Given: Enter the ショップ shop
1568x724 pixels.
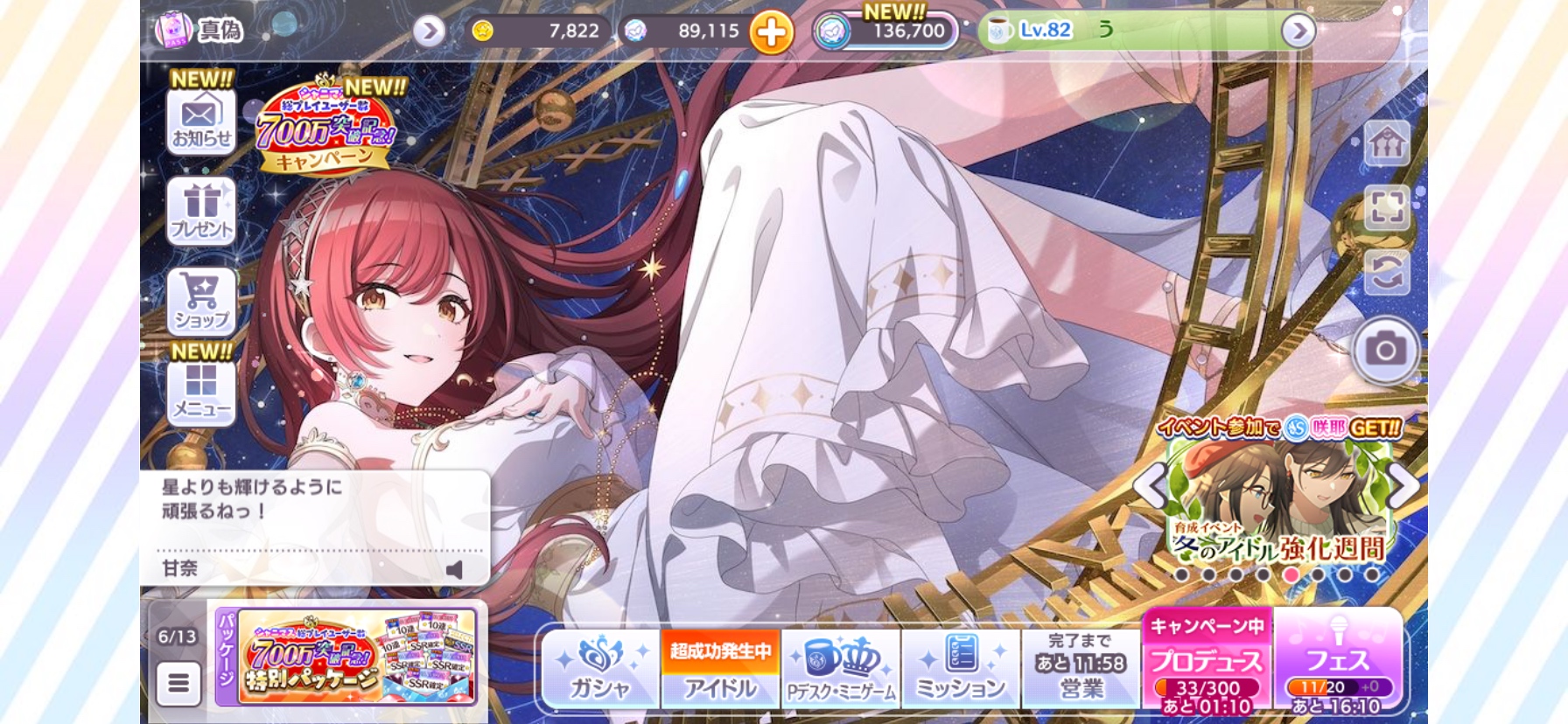Looking at the screenshot, I should coord(201,302).
